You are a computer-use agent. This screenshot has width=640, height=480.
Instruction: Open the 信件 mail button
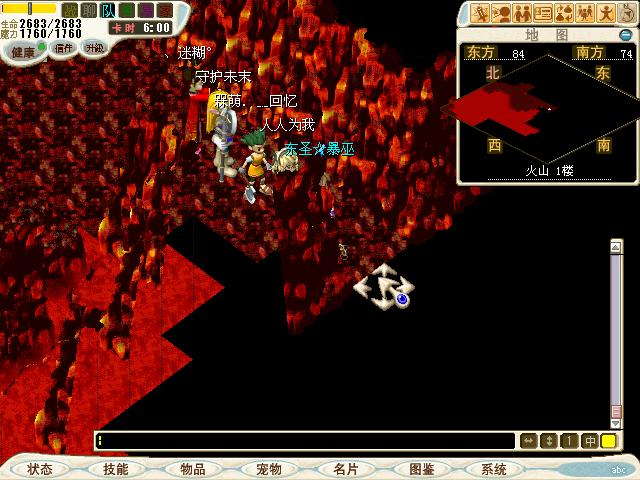pos(64,47)
